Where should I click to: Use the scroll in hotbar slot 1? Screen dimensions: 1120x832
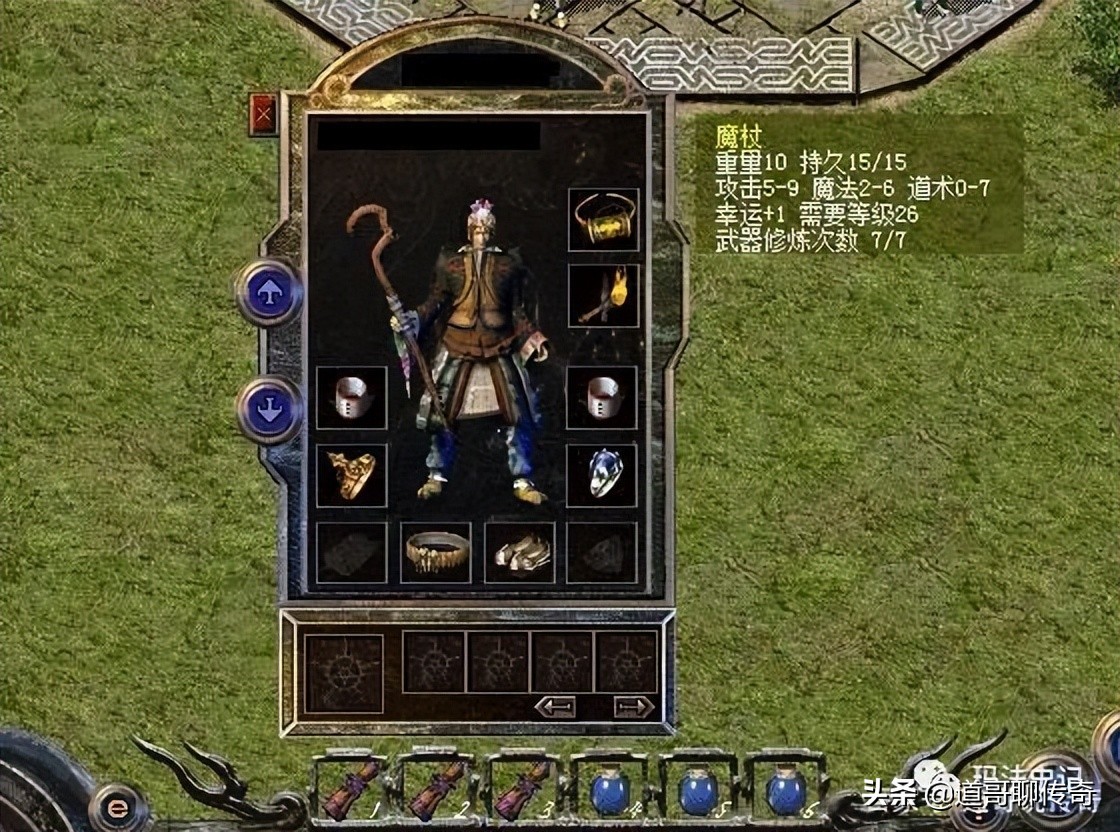pyautogui.click(x=351, y=790)
